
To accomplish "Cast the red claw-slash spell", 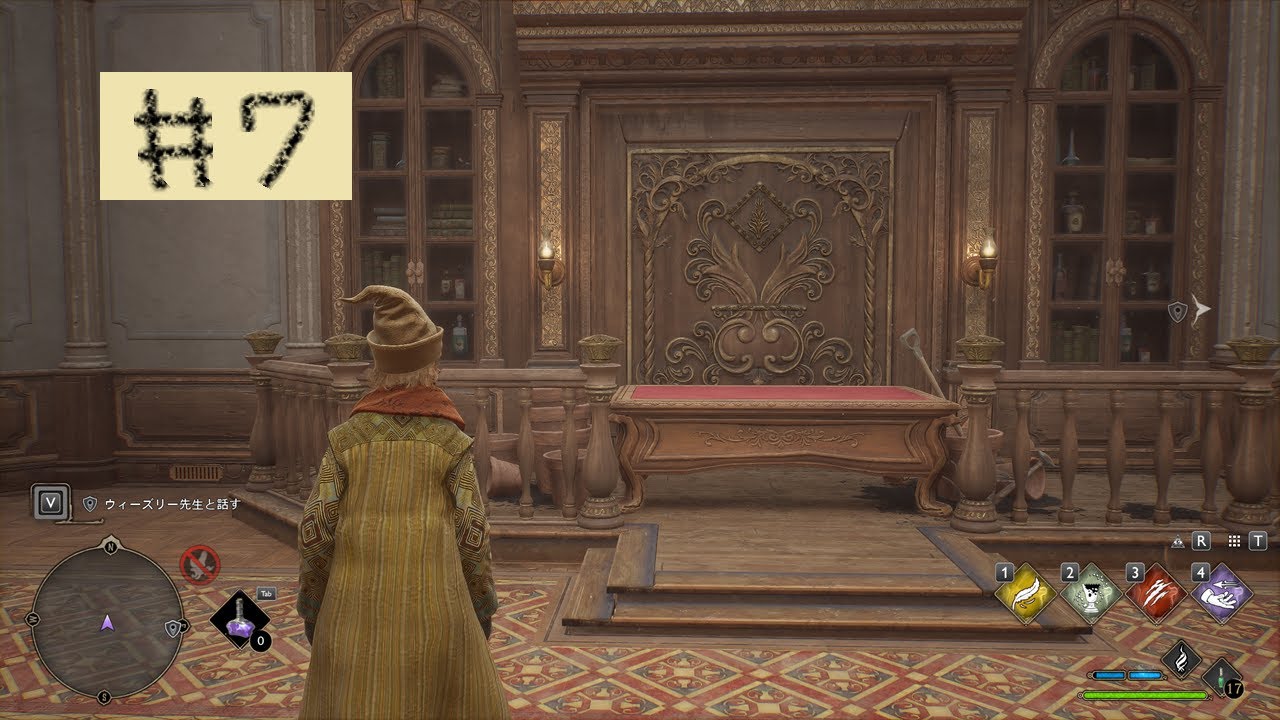I will 1158,593.
